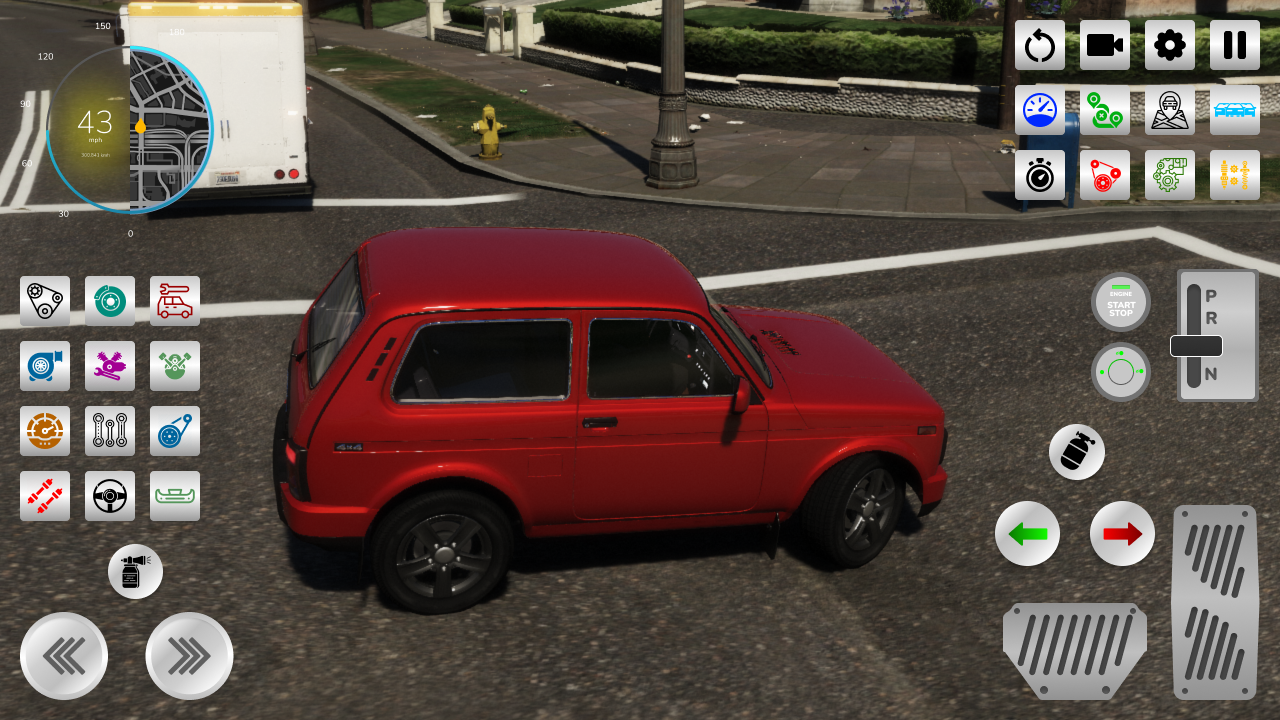
Task: Open the teal brake disc upgrade icon
Action: (x=110, y=300)
